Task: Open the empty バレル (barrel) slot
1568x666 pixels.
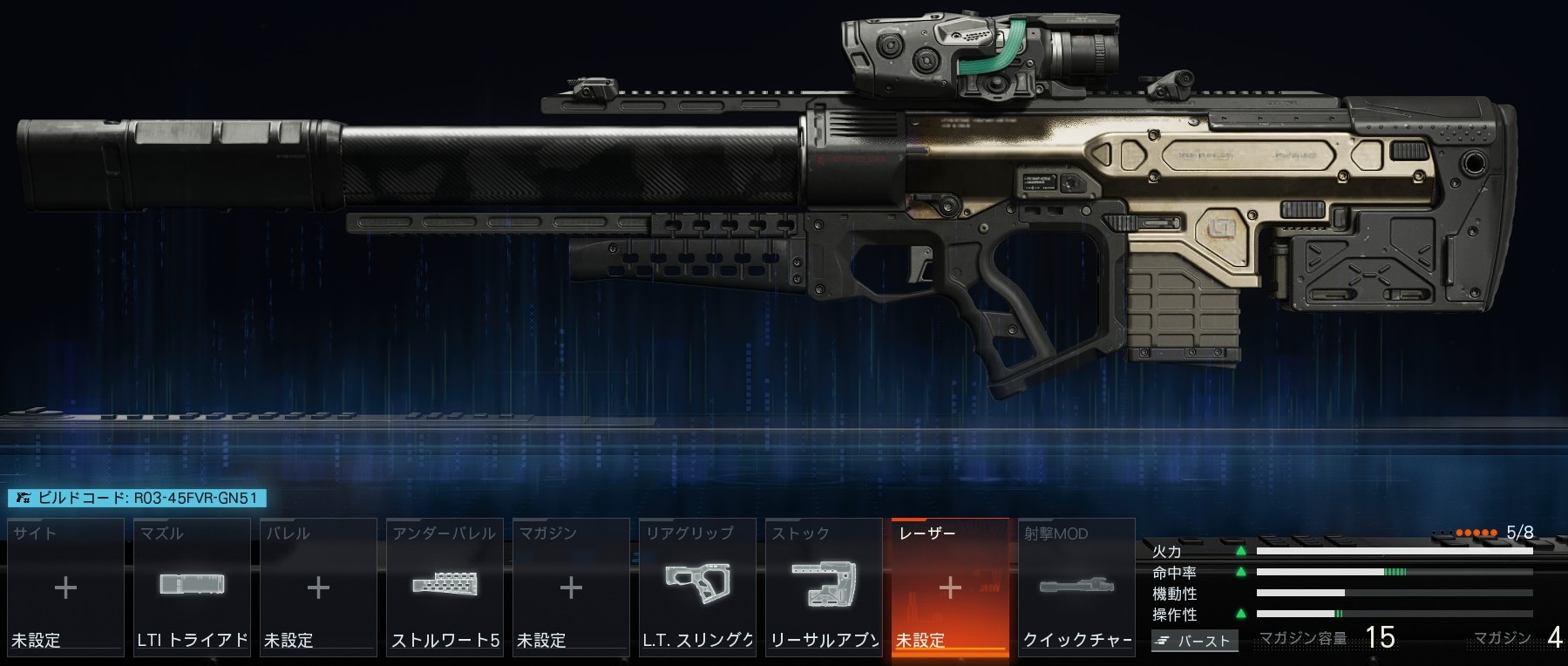Action: coord(318,587)
